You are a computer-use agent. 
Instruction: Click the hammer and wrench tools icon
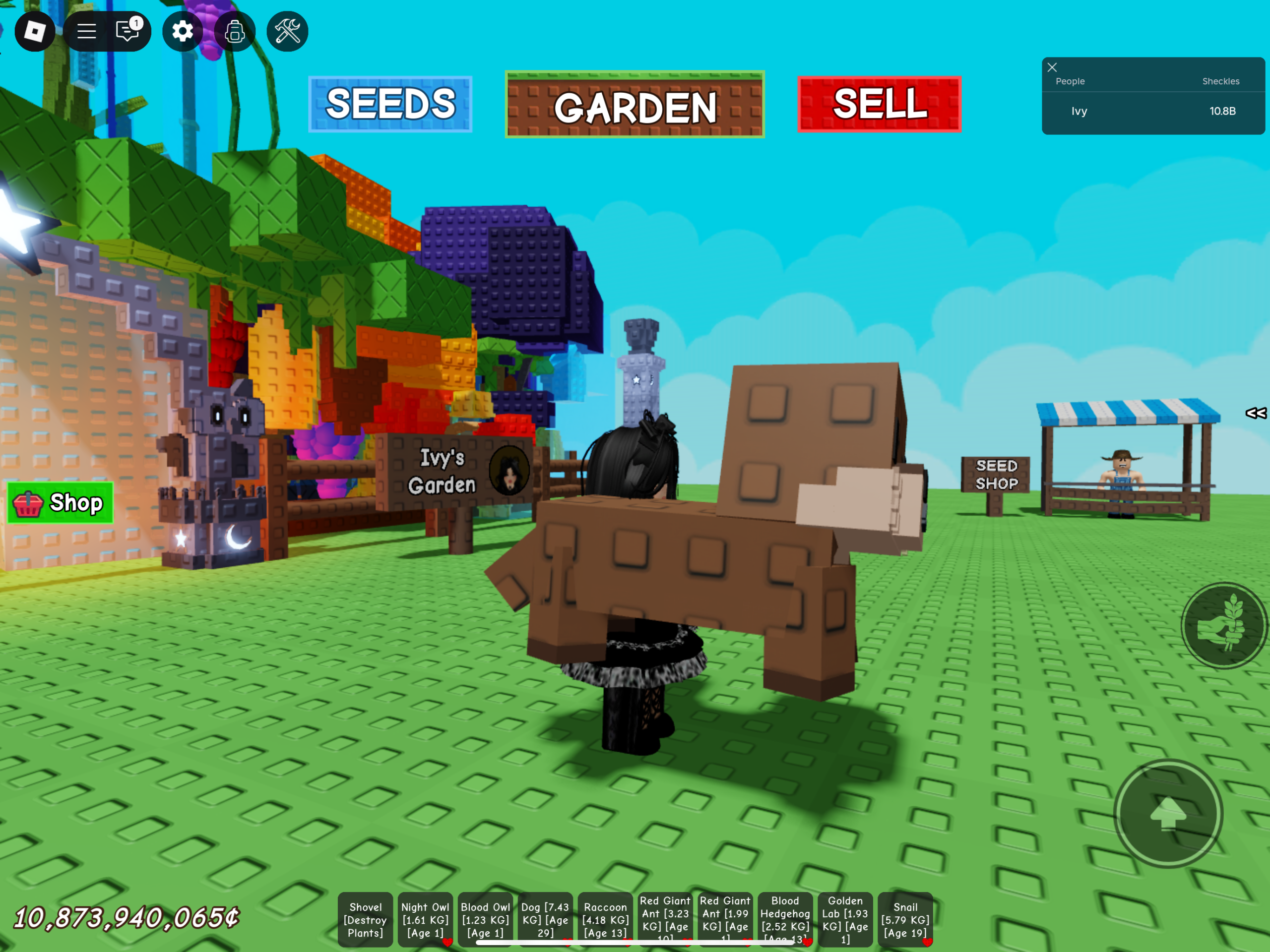(x=287, y=32)
